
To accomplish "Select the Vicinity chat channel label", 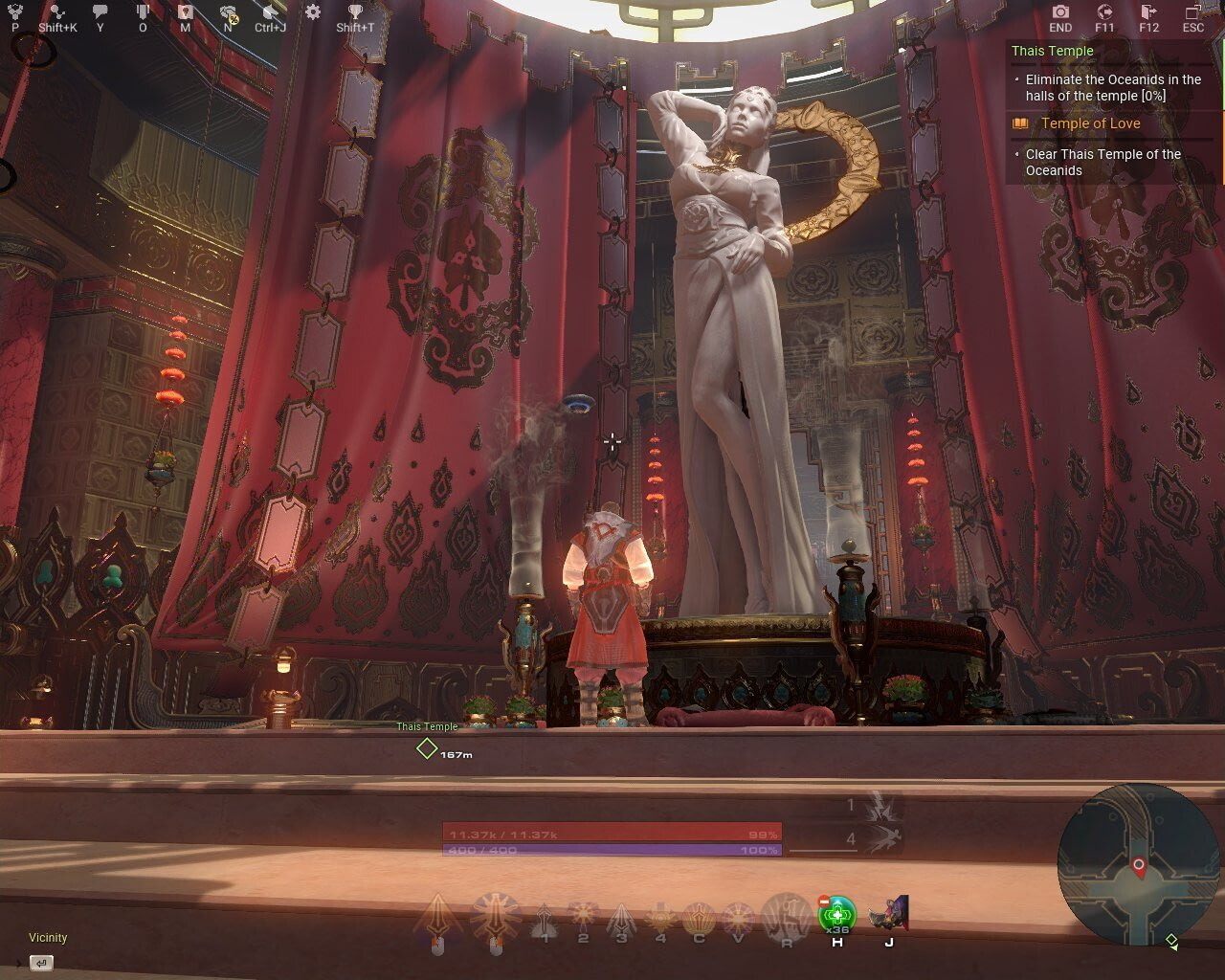I will coord(48,938).
